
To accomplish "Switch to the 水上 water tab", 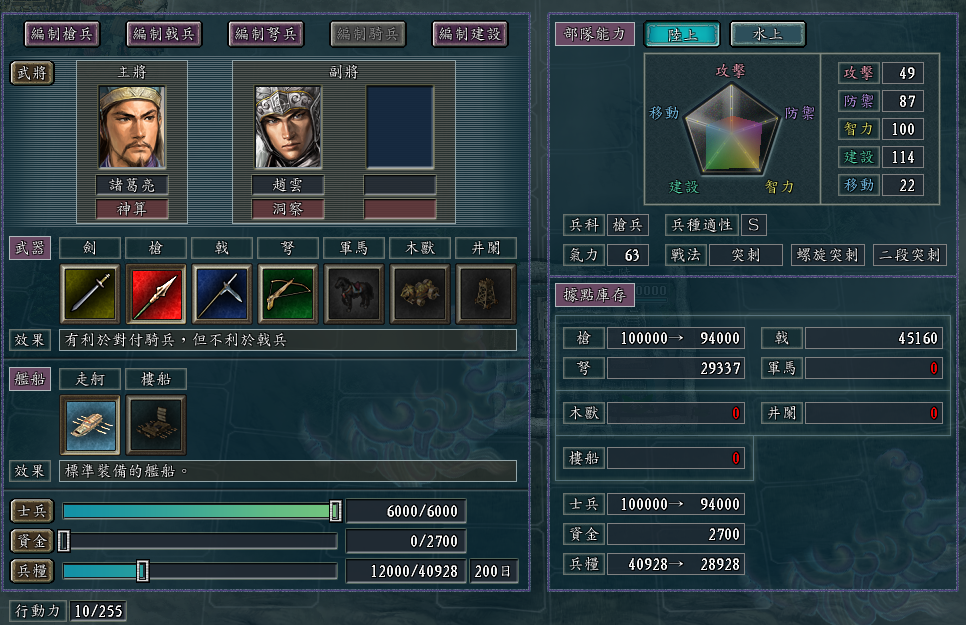I will click(767, 34).
